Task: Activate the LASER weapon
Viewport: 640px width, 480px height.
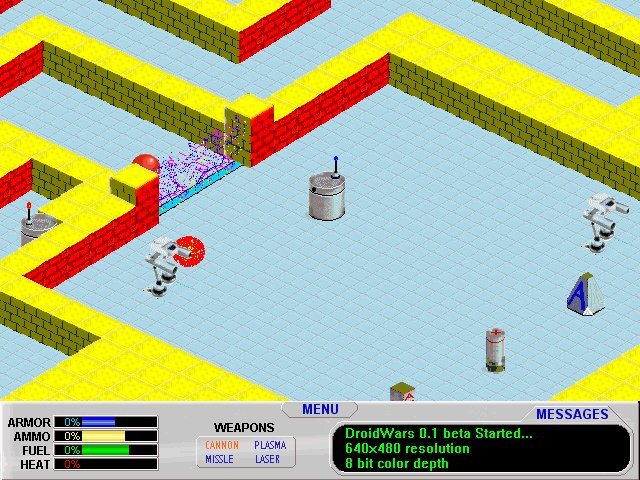Action: [268, 460]
